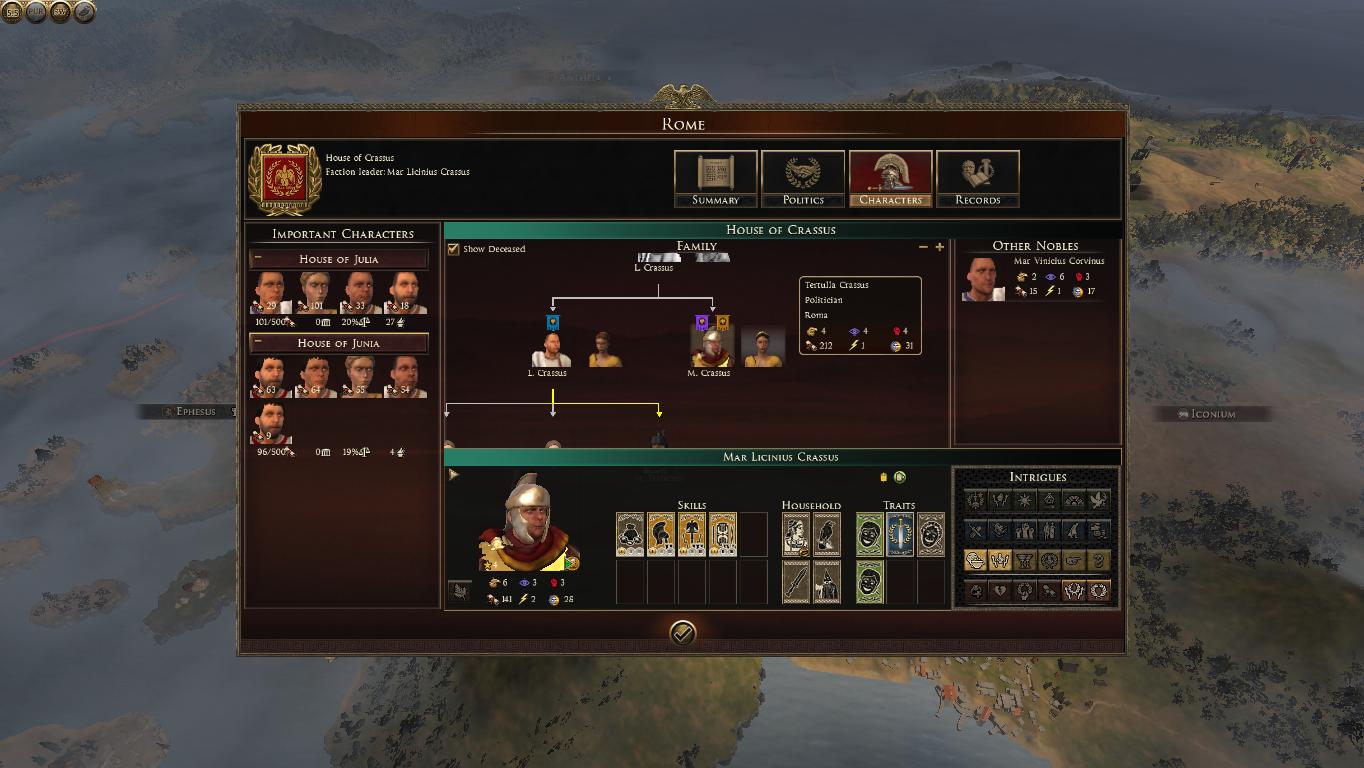
Task: Confirm with the checkmark button
Action: click(682, 633)
